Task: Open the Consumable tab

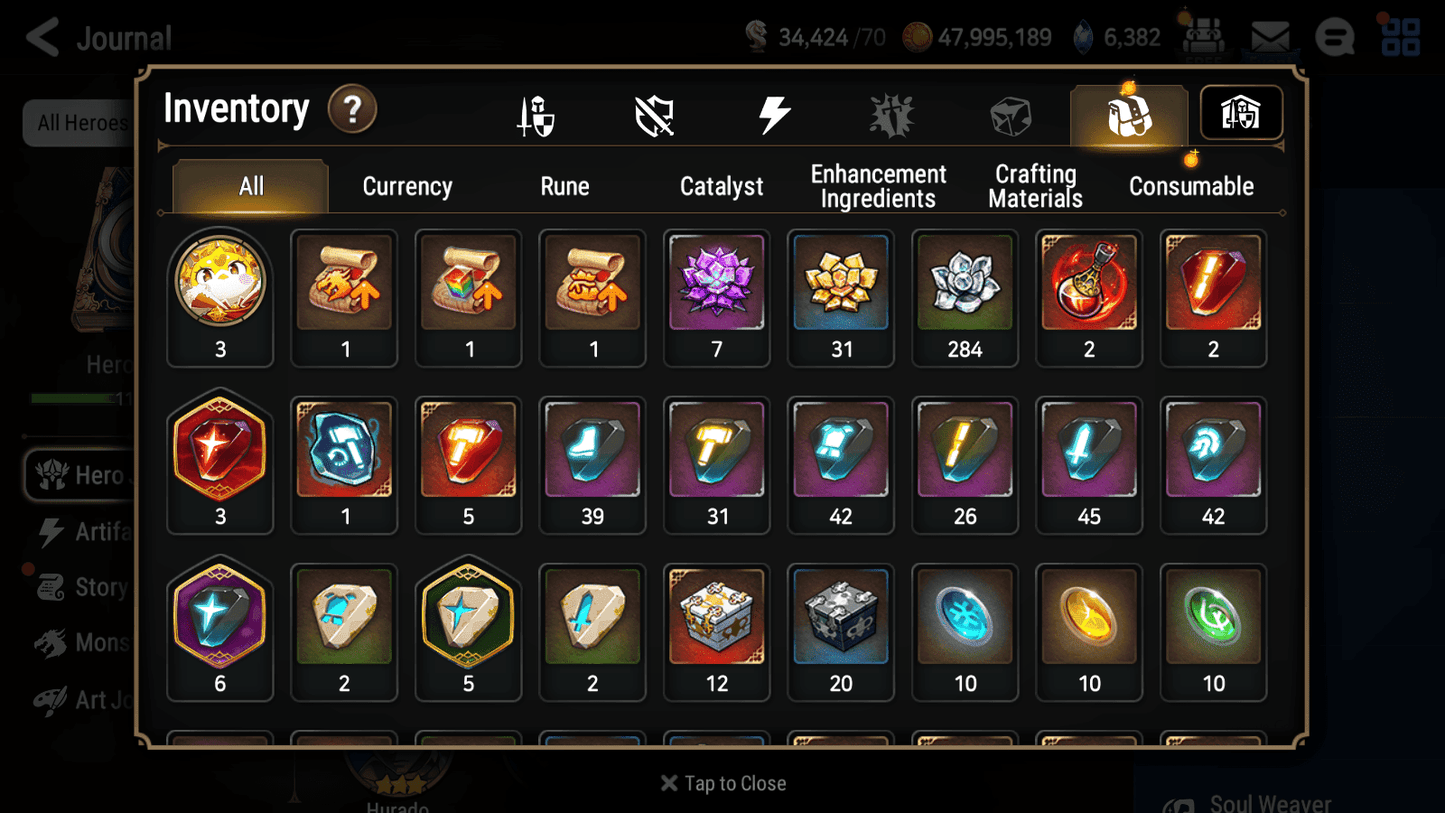Action: coord(1192,186)
